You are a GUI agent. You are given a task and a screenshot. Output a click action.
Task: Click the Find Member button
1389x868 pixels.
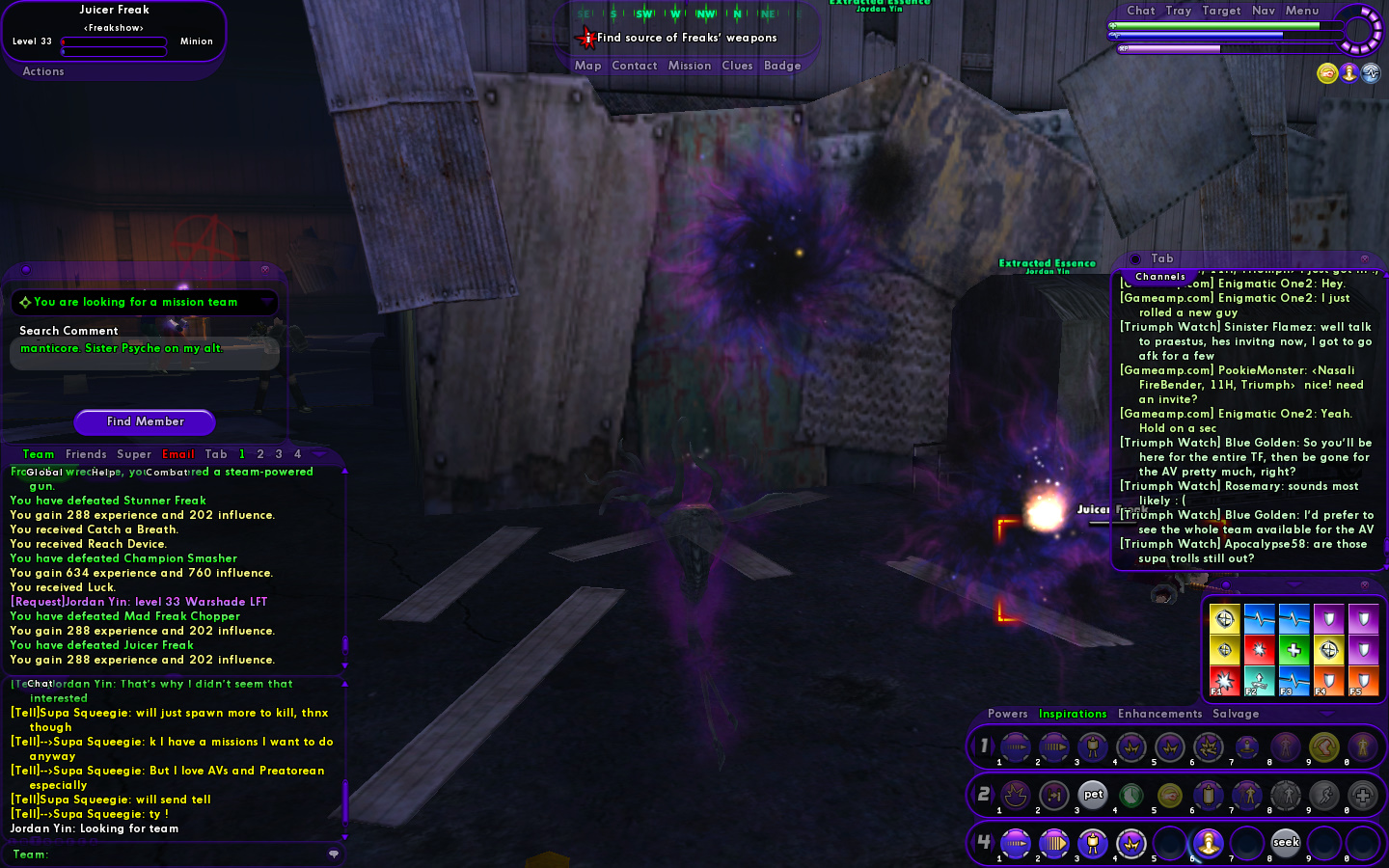point(145,421)
